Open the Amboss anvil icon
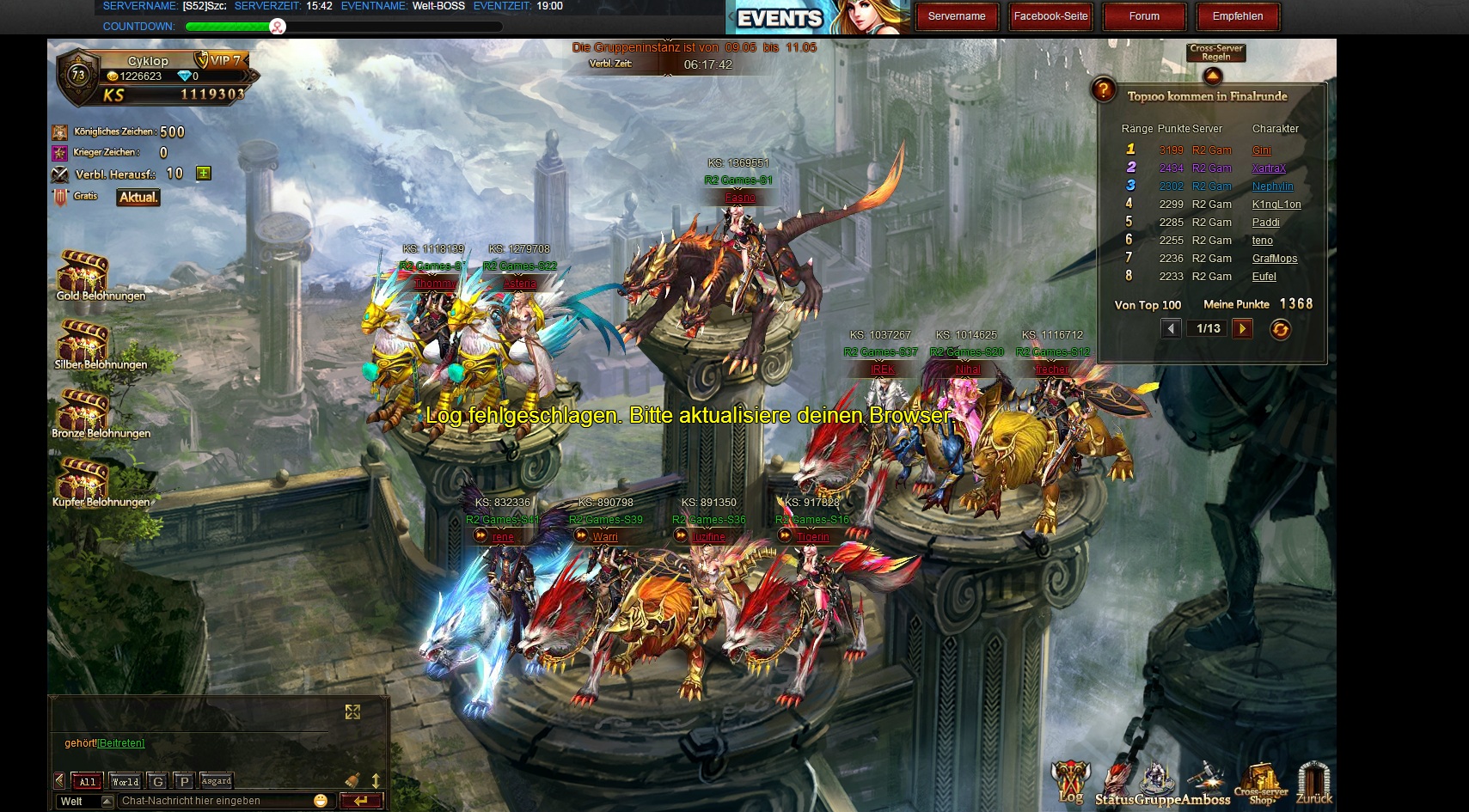 coord(1208,780)
